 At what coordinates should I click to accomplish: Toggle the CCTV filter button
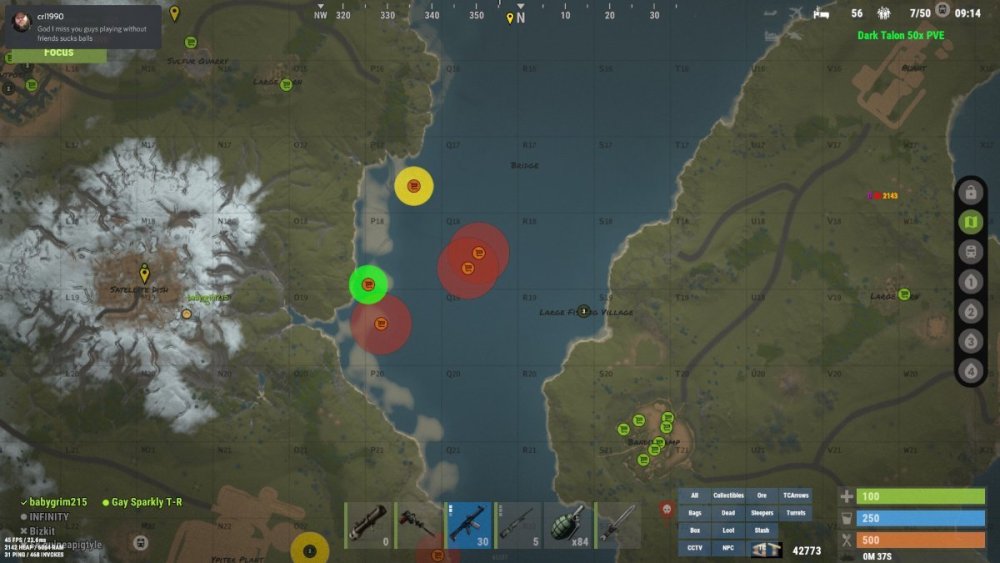[x=695, y=548]
